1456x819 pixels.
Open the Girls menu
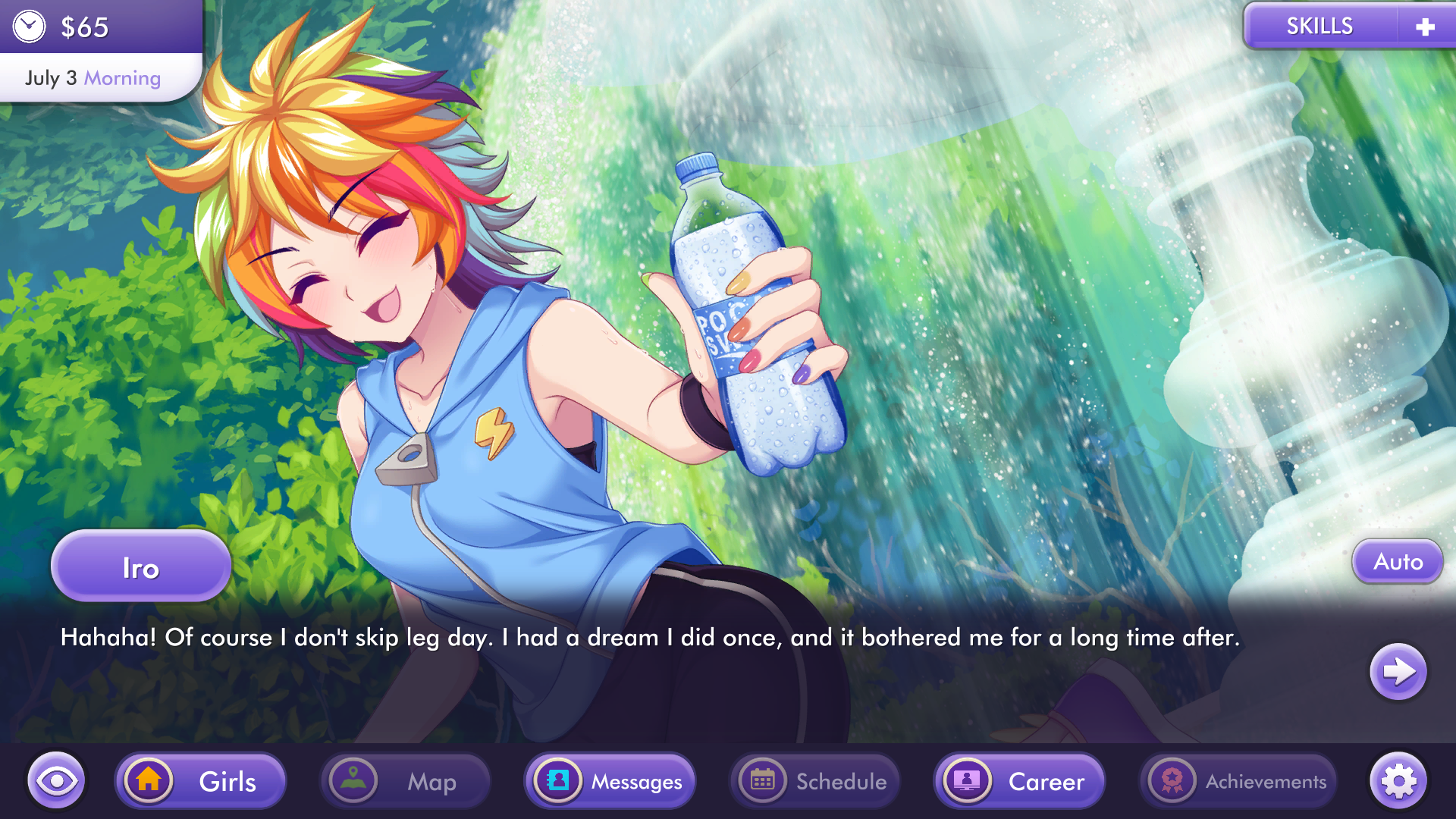201,781
